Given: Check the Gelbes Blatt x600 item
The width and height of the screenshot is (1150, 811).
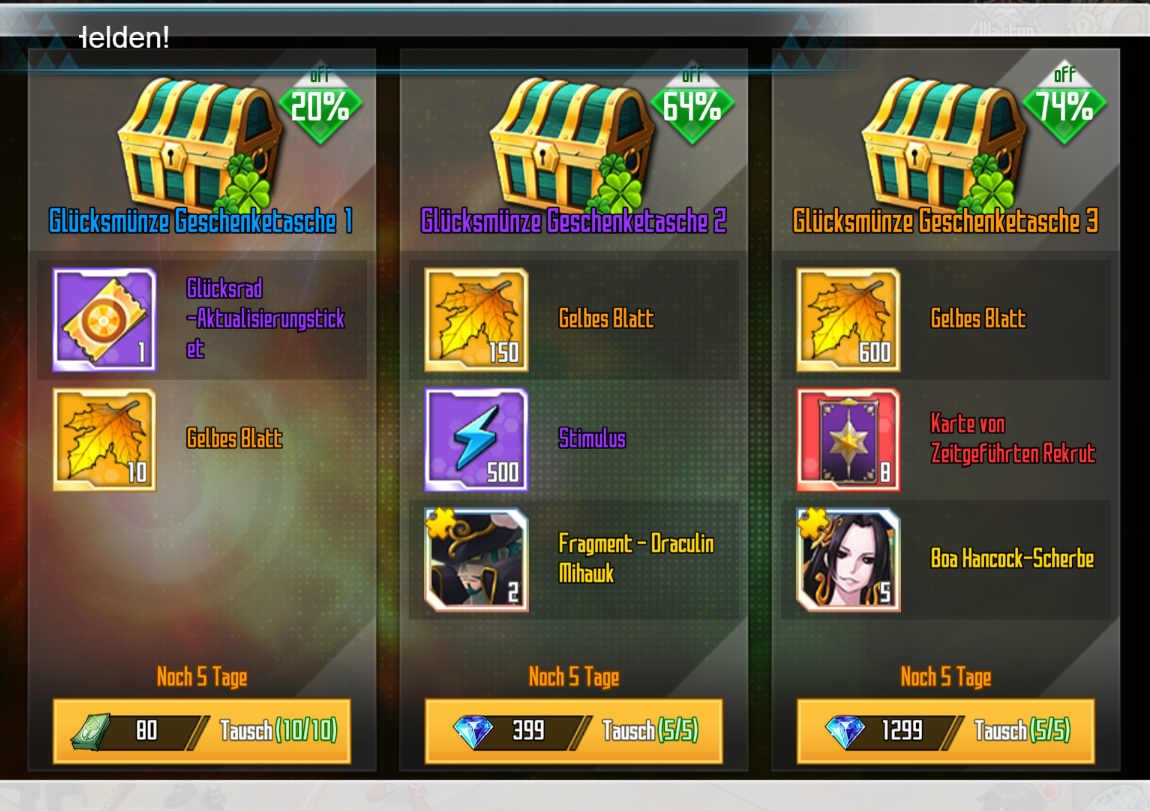Looking at the screenshot, I should (x=848, y=320).
